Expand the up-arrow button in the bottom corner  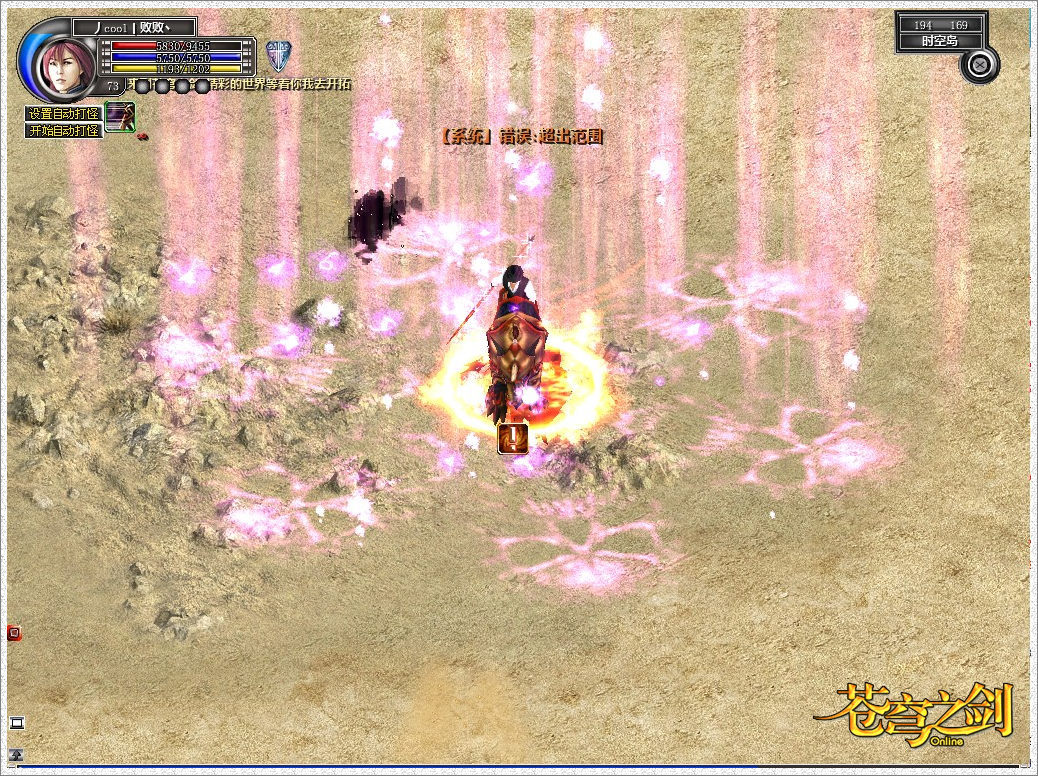point(16,755)
